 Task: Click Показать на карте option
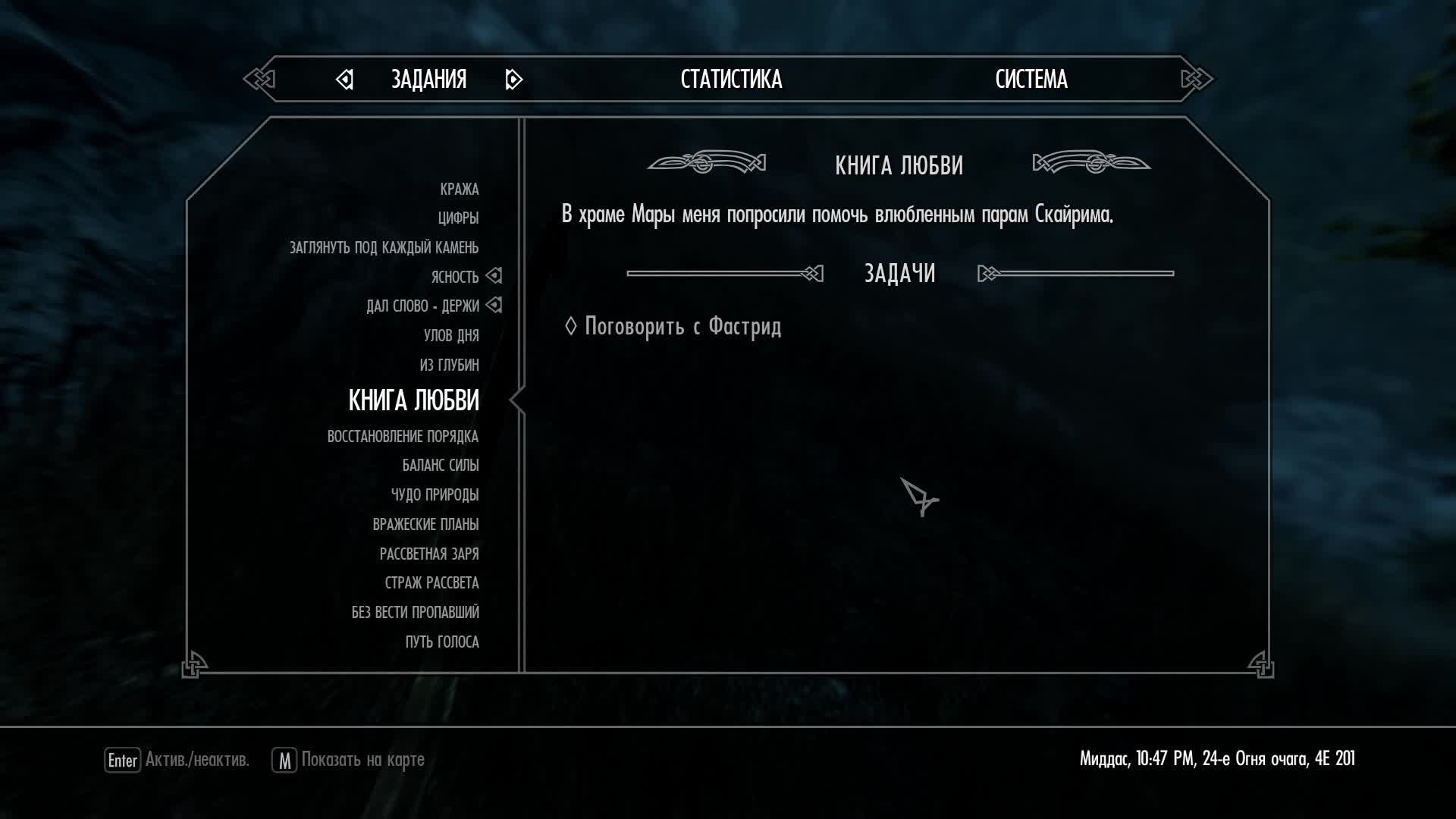(362, 758)
